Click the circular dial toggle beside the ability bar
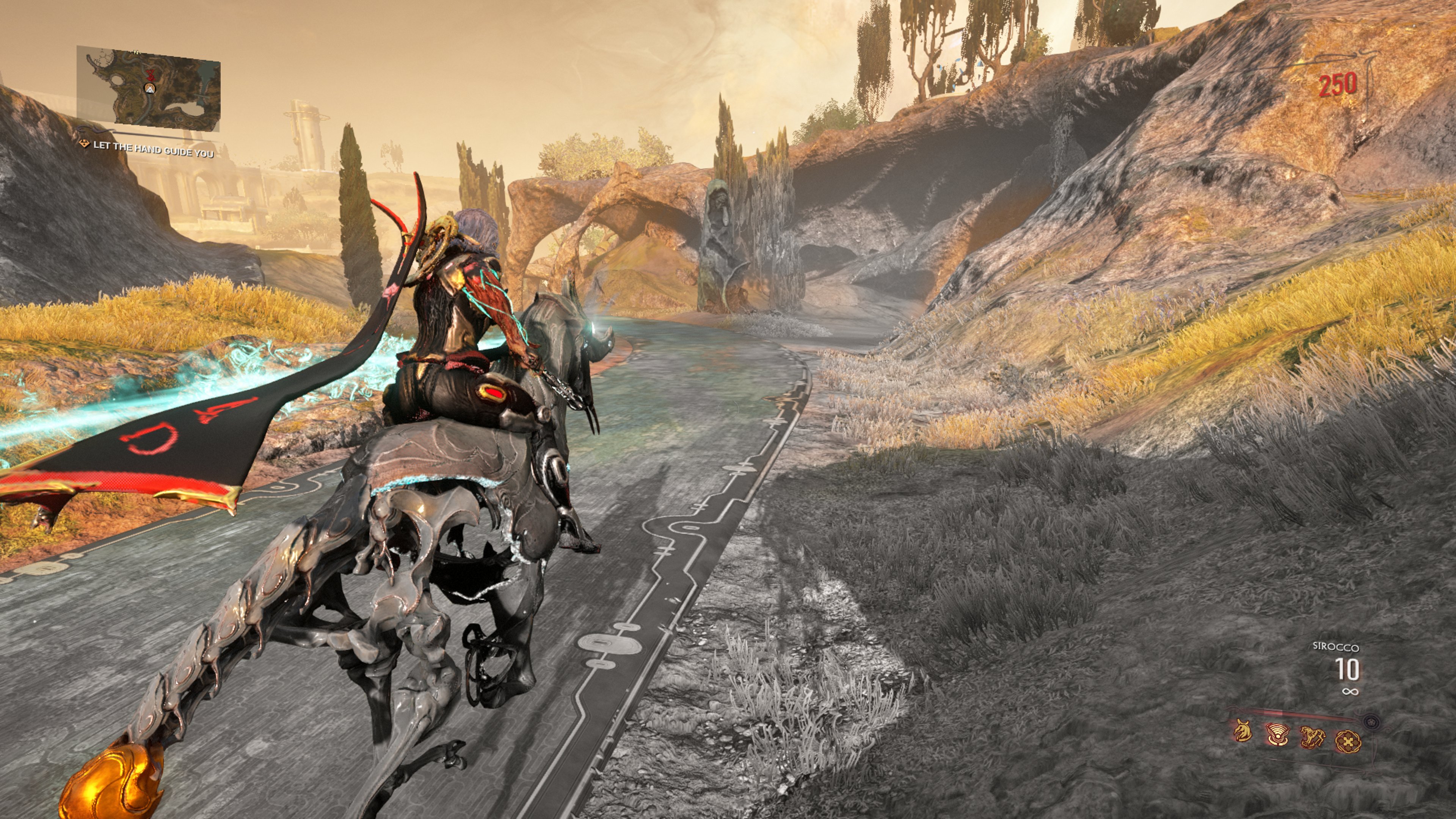Image resolution: width=1456 pixels, height=819 pixels. click(1372, 722)
